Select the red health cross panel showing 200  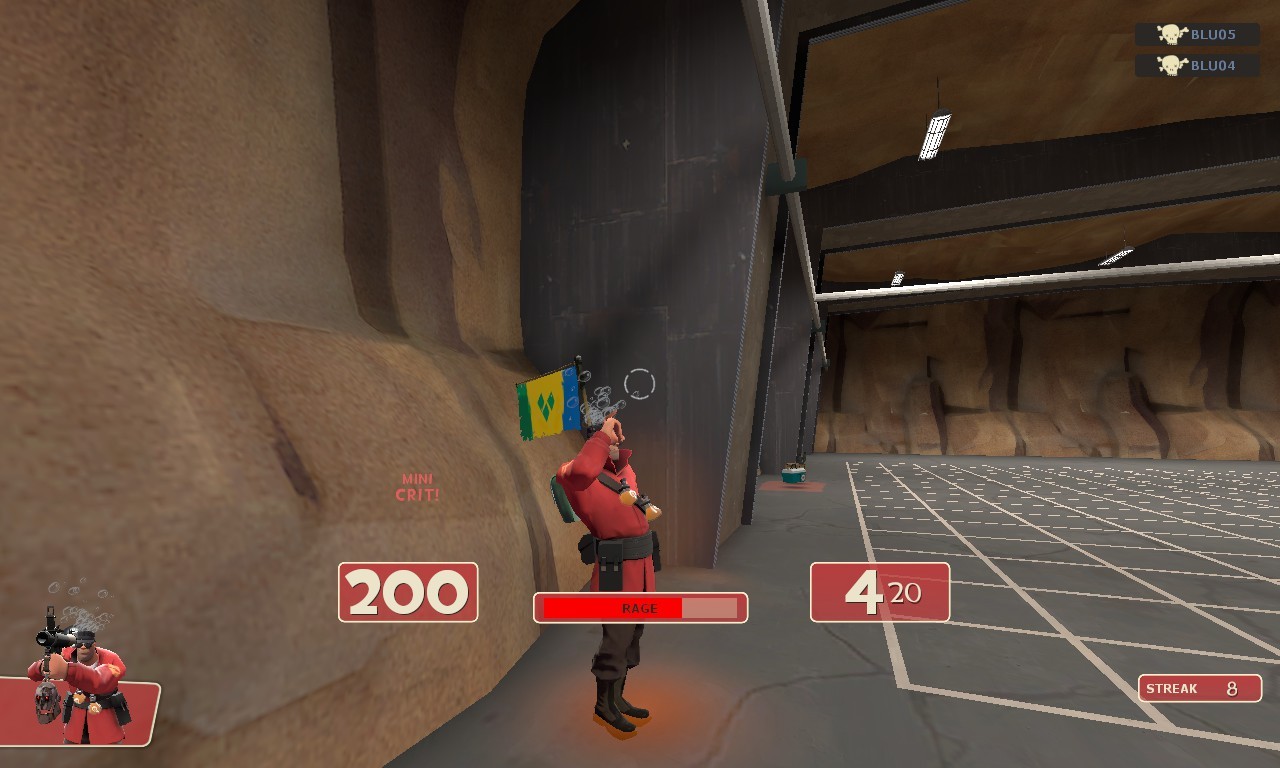click(x=408, y=590)
